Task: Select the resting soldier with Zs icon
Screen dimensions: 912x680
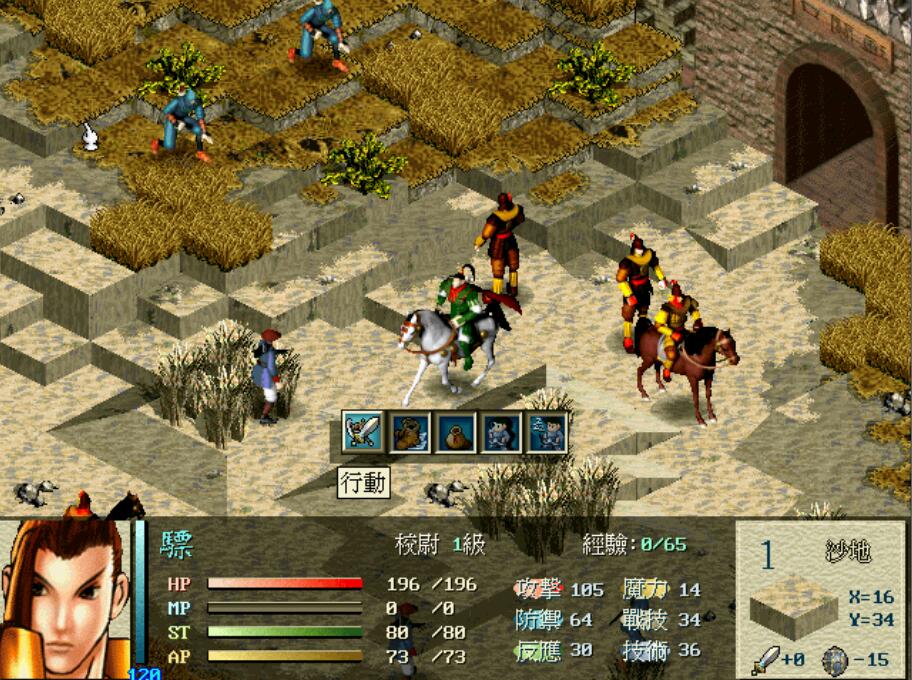Action: (x=547, y=432)
